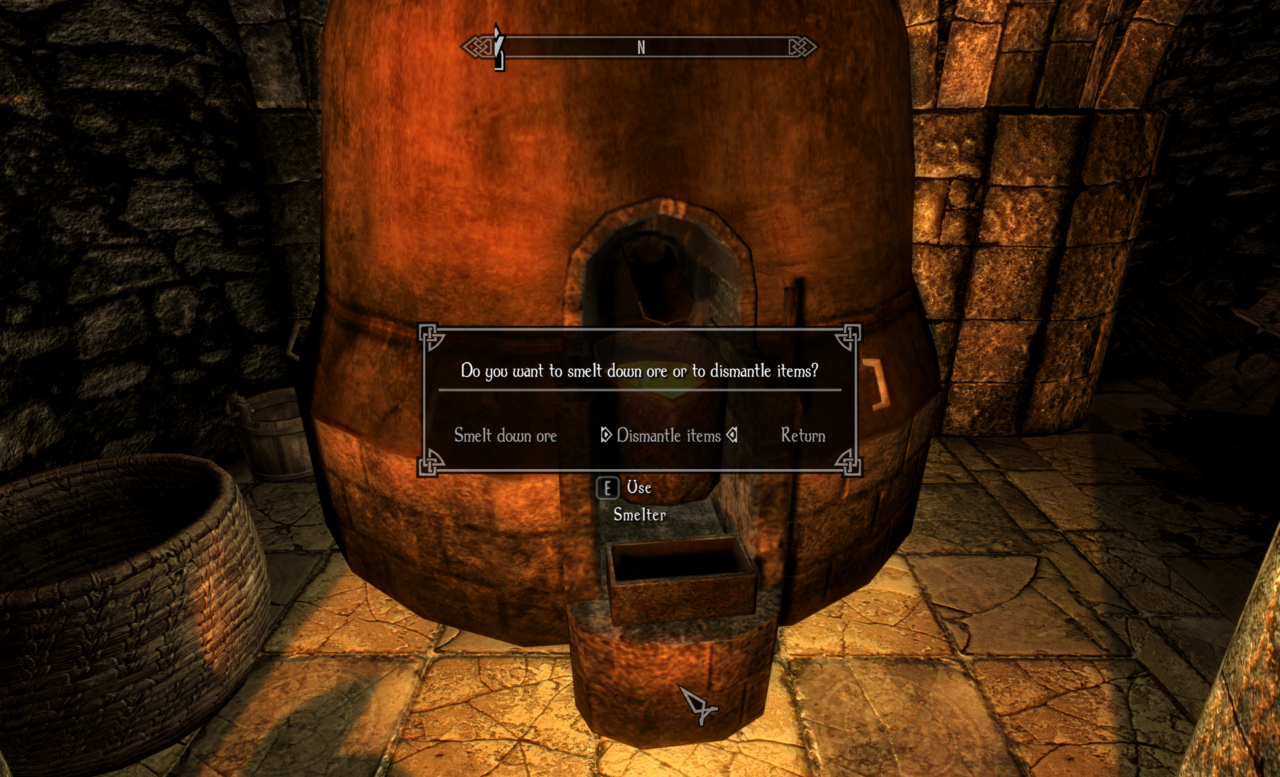Click Return to close the smelter prompt
This screenshot has width=1280, height=777.
coord(803,436)
